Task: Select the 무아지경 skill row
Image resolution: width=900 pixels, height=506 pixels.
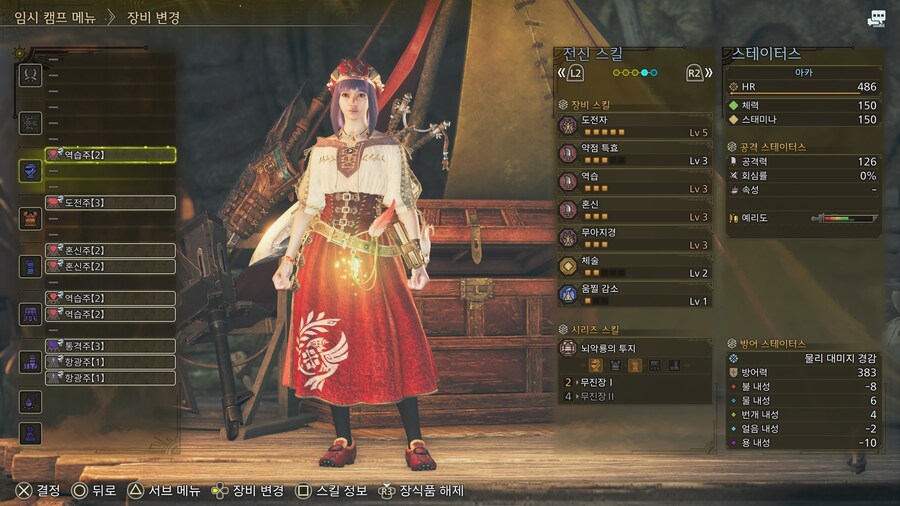Action: pos(634,238)
